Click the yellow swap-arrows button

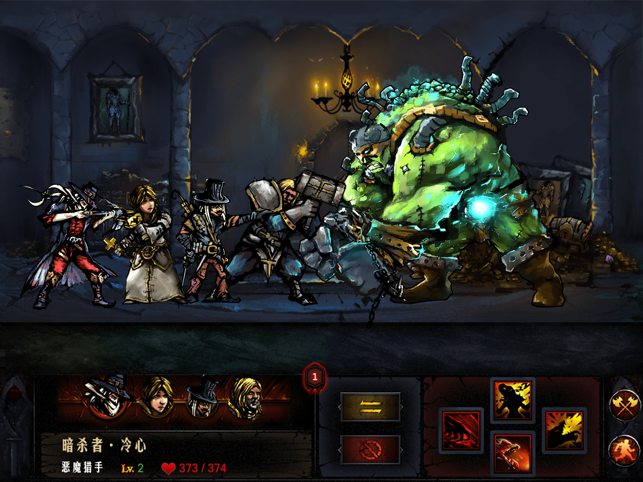point(370,406)
